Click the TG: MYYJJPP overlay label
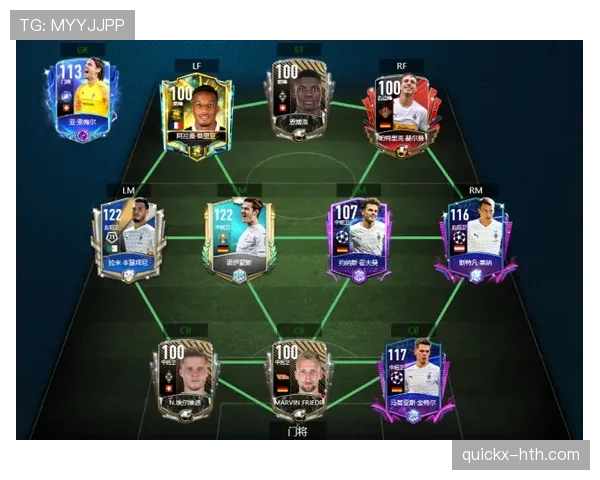600x480 pixels. click(x=72, y=24)
